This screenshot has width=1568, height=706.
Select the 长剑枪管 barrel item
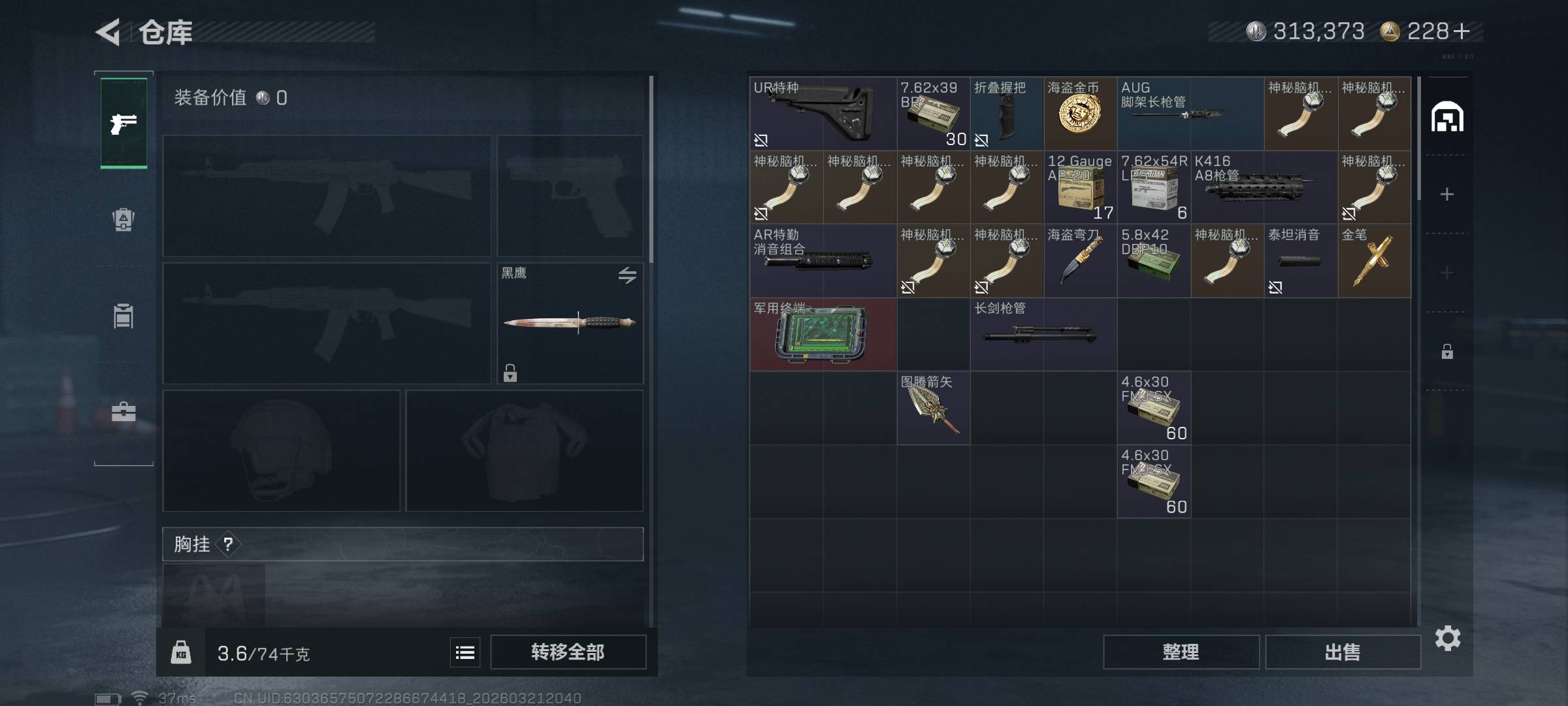click(x=1043, y=335)
